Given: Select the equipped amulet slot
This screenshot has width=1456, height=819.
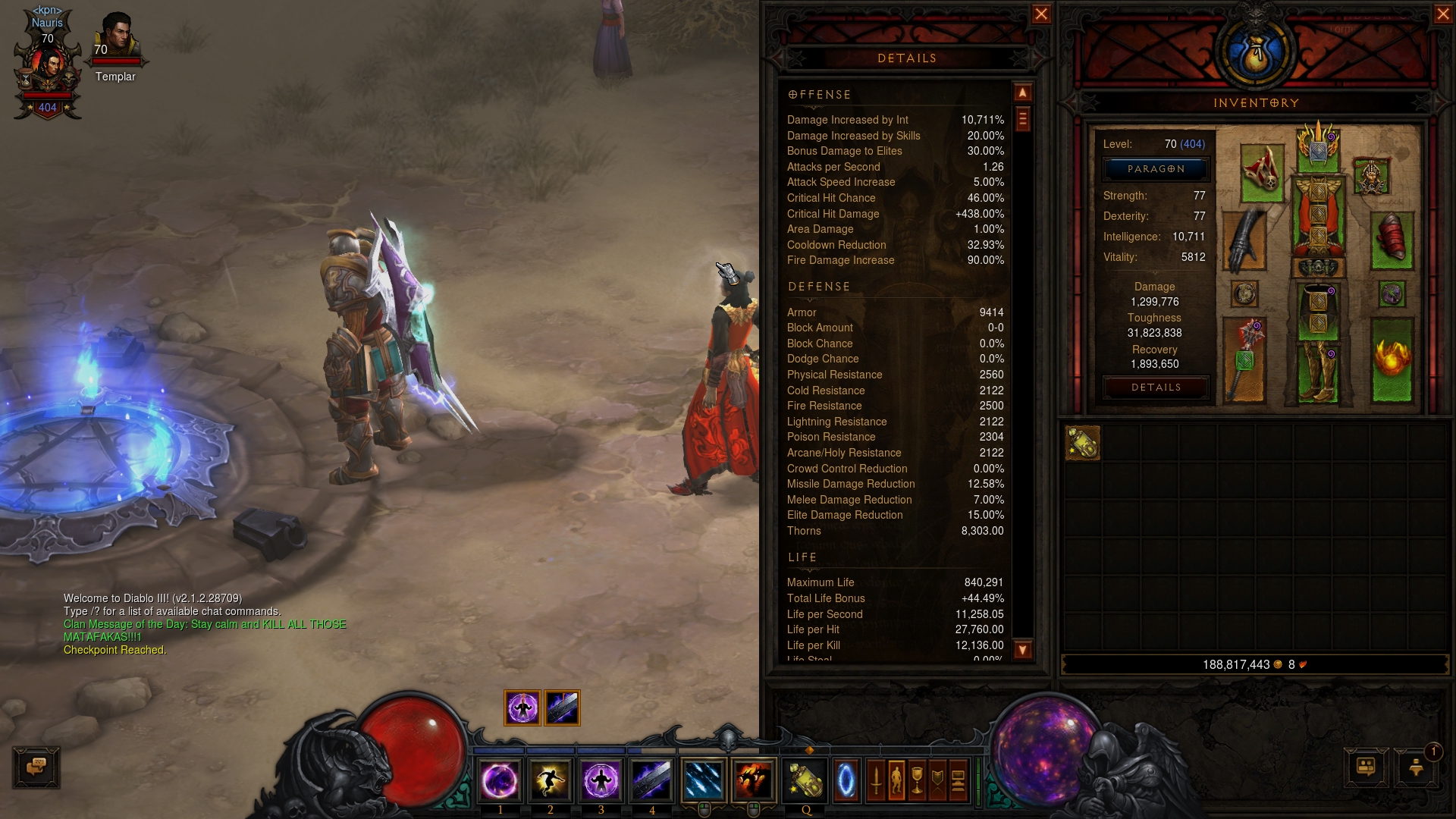Looking at the screenshot, I should [x=1371, y=176].
